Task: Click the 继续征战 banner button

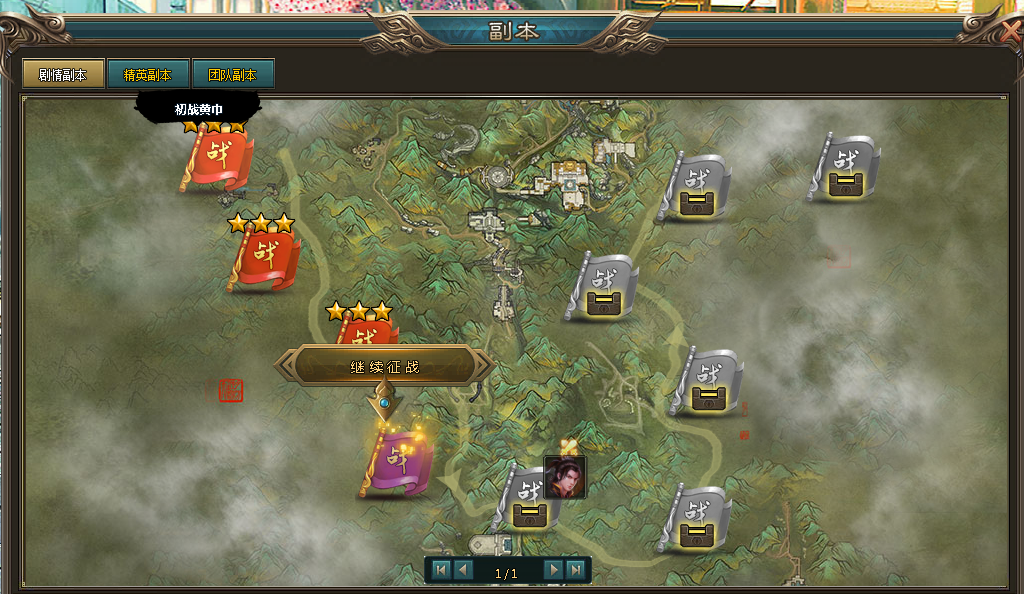Action: (x=384, y=367)
